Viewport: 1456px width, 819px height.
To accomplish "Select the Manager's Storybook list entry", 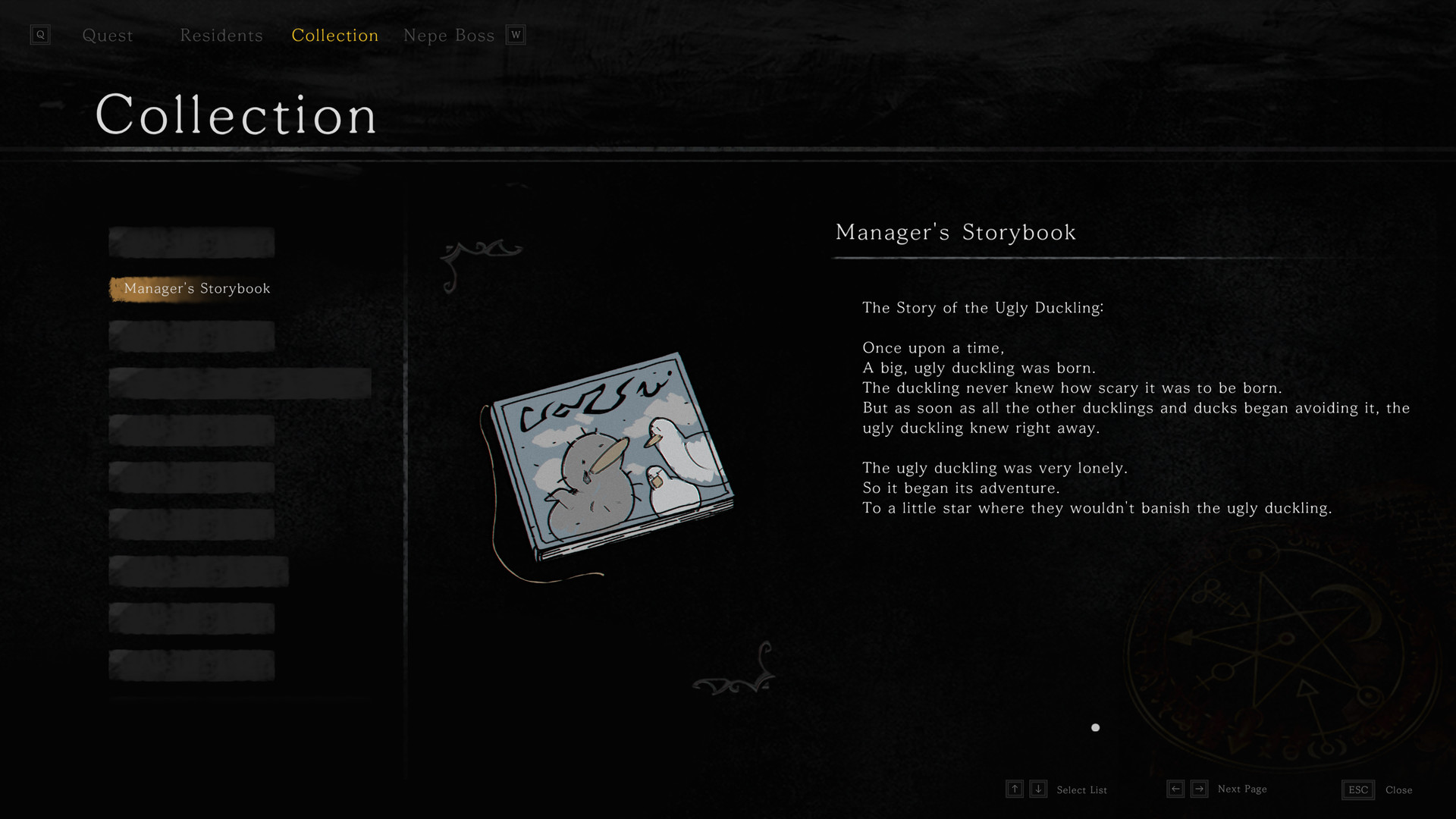I will 196,288.
